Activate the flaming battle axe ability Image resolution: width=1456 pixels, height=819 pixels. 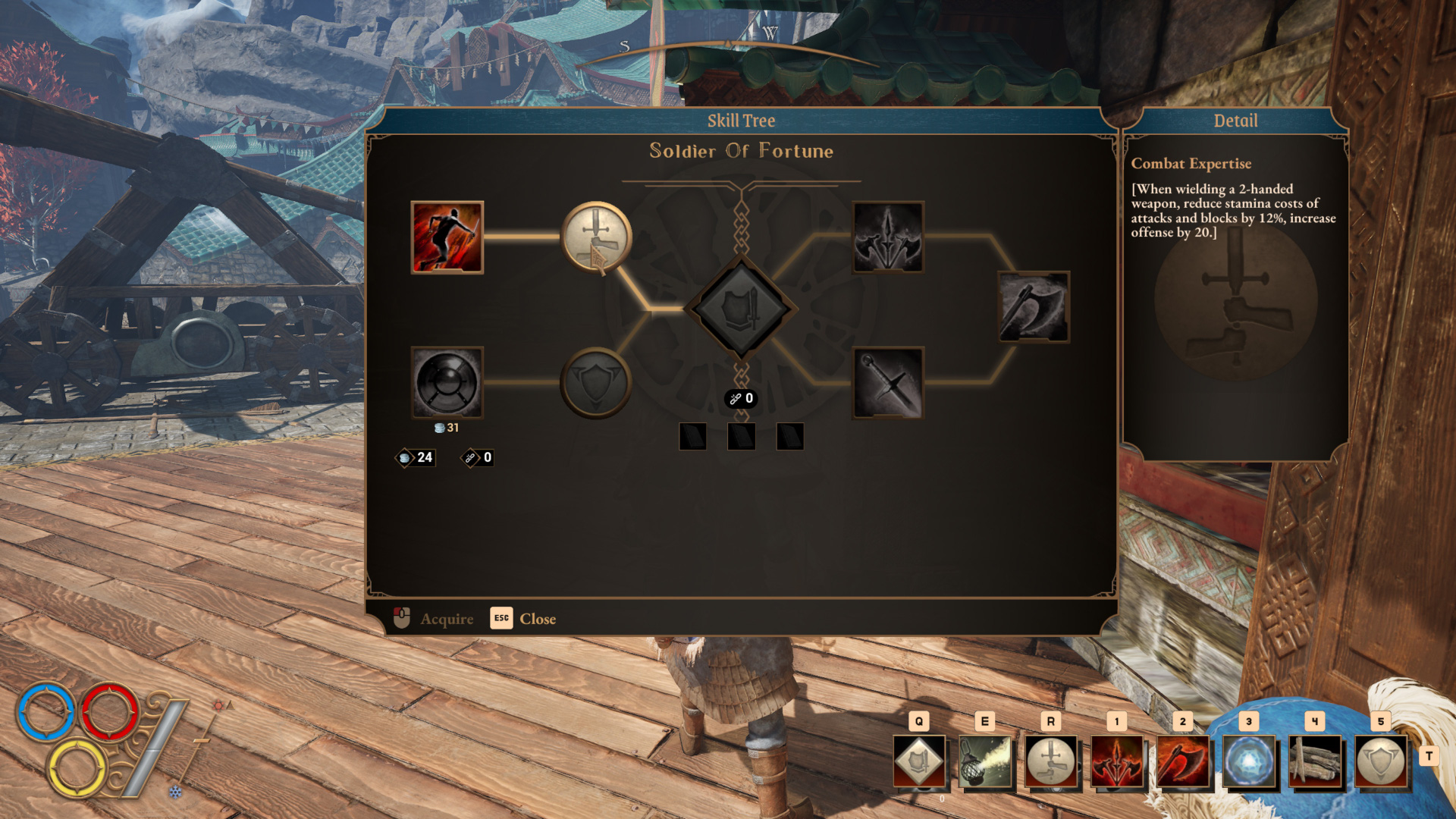1183,761
